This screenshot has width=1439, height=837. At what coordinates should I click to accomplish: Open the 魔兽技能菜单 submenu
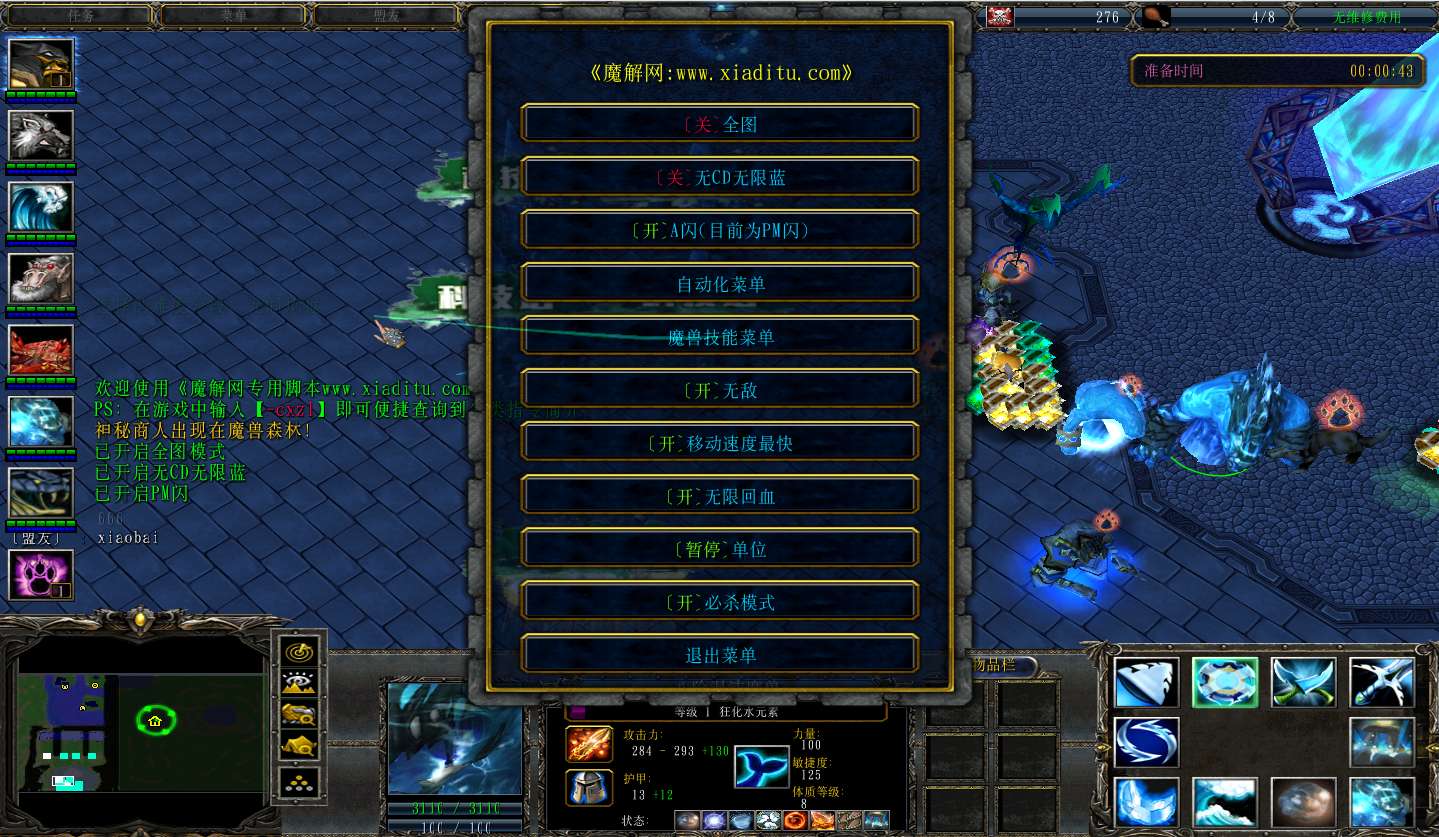[720, 337]
